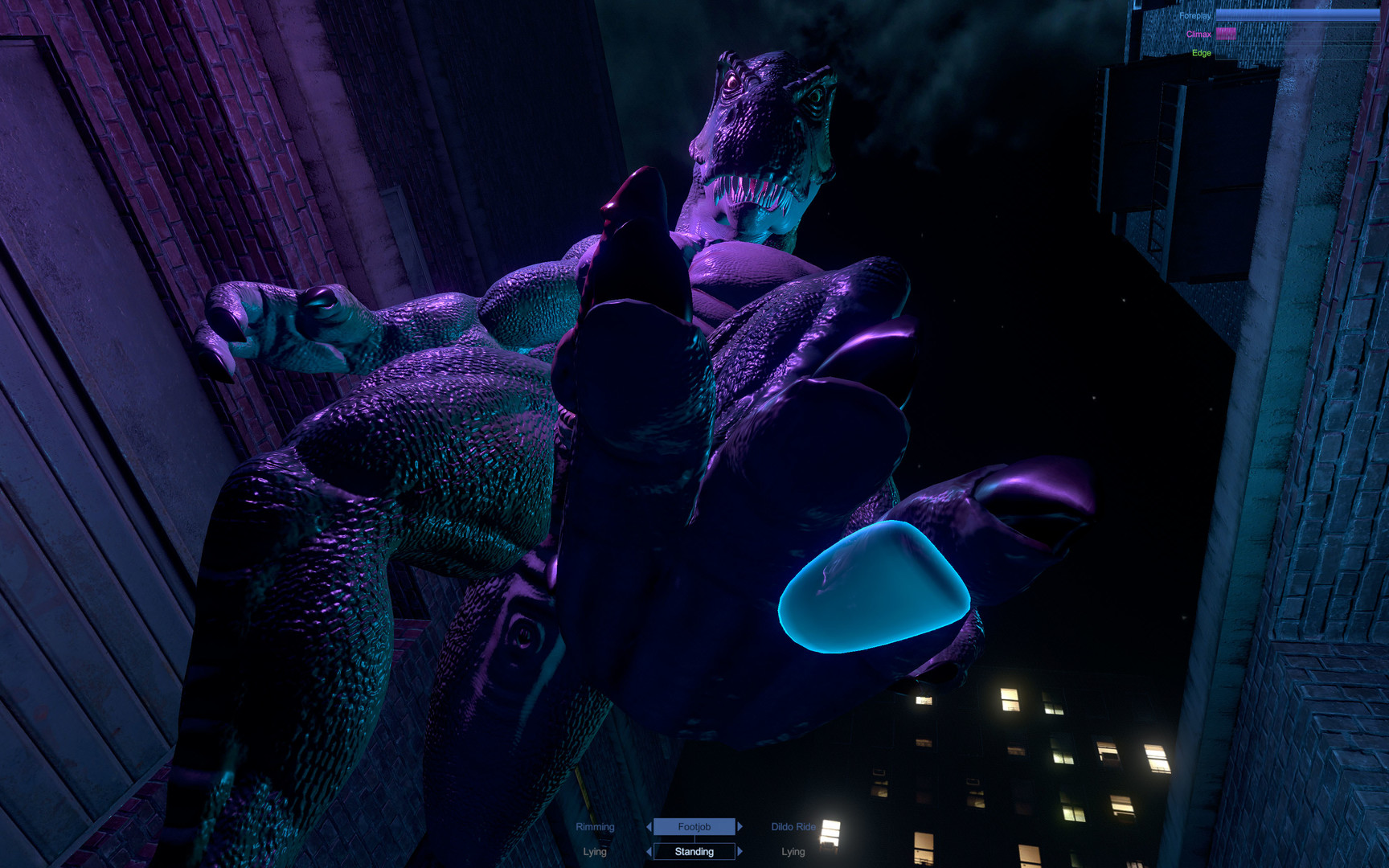
Task: Select the Rimming option
Action: click(x=595, y=826)
